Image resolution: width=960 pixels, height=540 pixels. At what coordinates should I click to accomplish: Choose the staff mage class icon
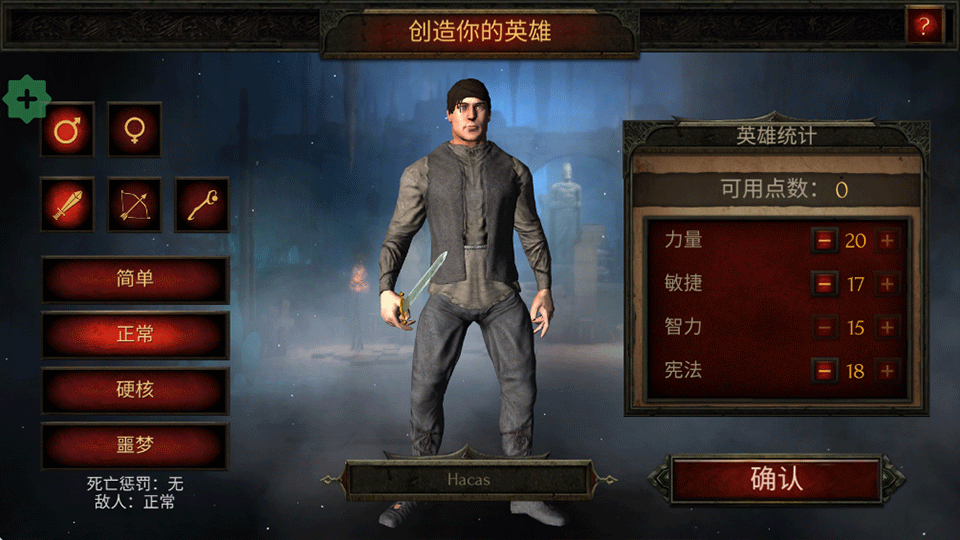[202, 205]
